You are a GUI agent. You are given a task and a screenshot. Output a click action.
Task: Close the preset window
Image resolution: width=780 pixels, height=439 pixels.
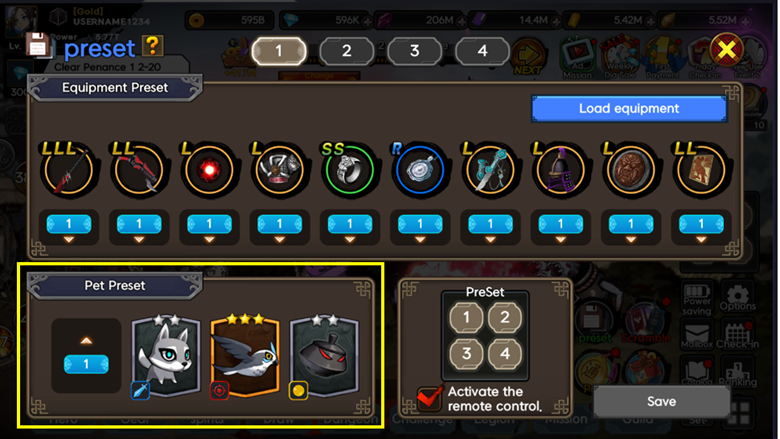(727, 50)
